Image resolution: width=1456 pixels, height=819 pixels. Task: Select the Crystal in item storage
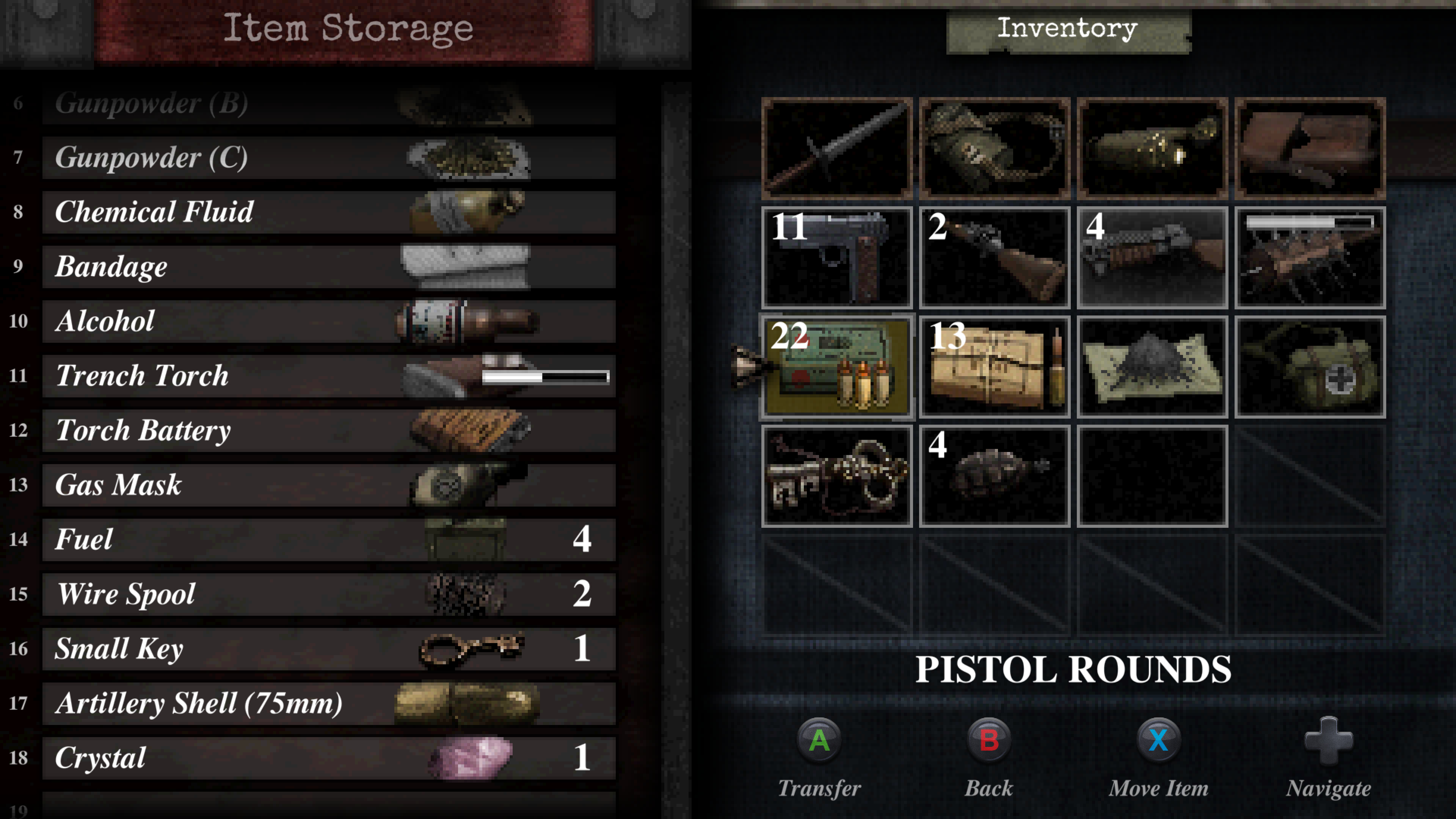328,758
